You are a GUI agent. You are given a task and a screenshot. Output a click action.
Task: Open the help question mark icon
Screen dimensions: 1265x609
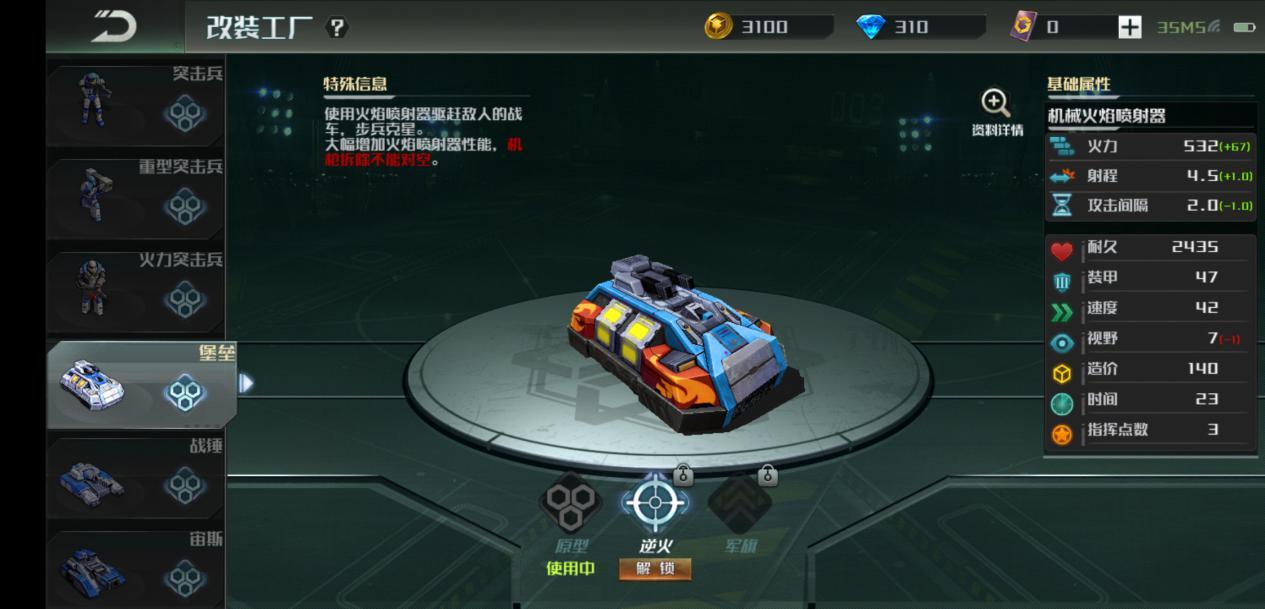tap(338, 27)
